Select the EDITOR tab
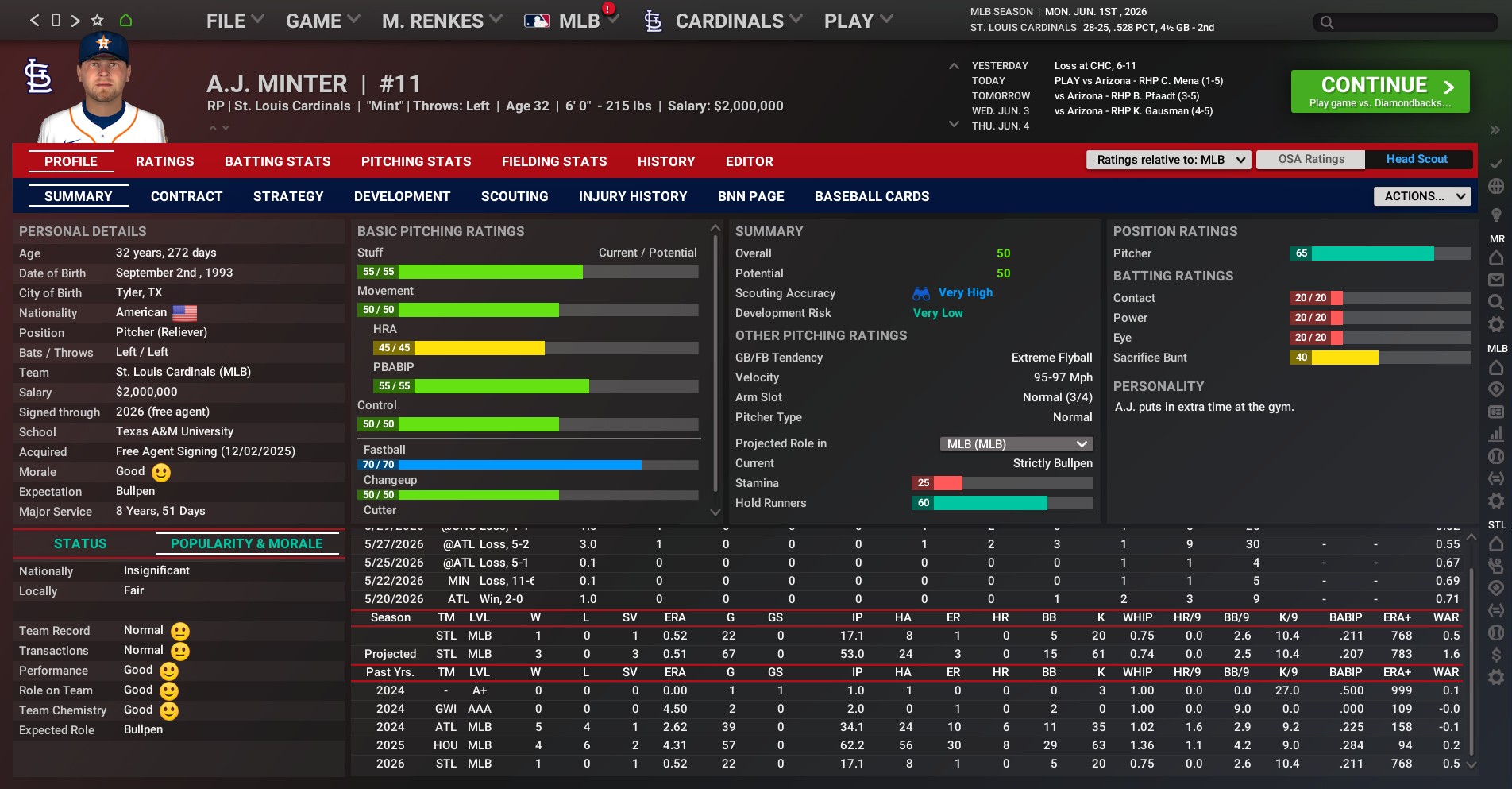1512x789 pixels. click(x=749, y=161)
